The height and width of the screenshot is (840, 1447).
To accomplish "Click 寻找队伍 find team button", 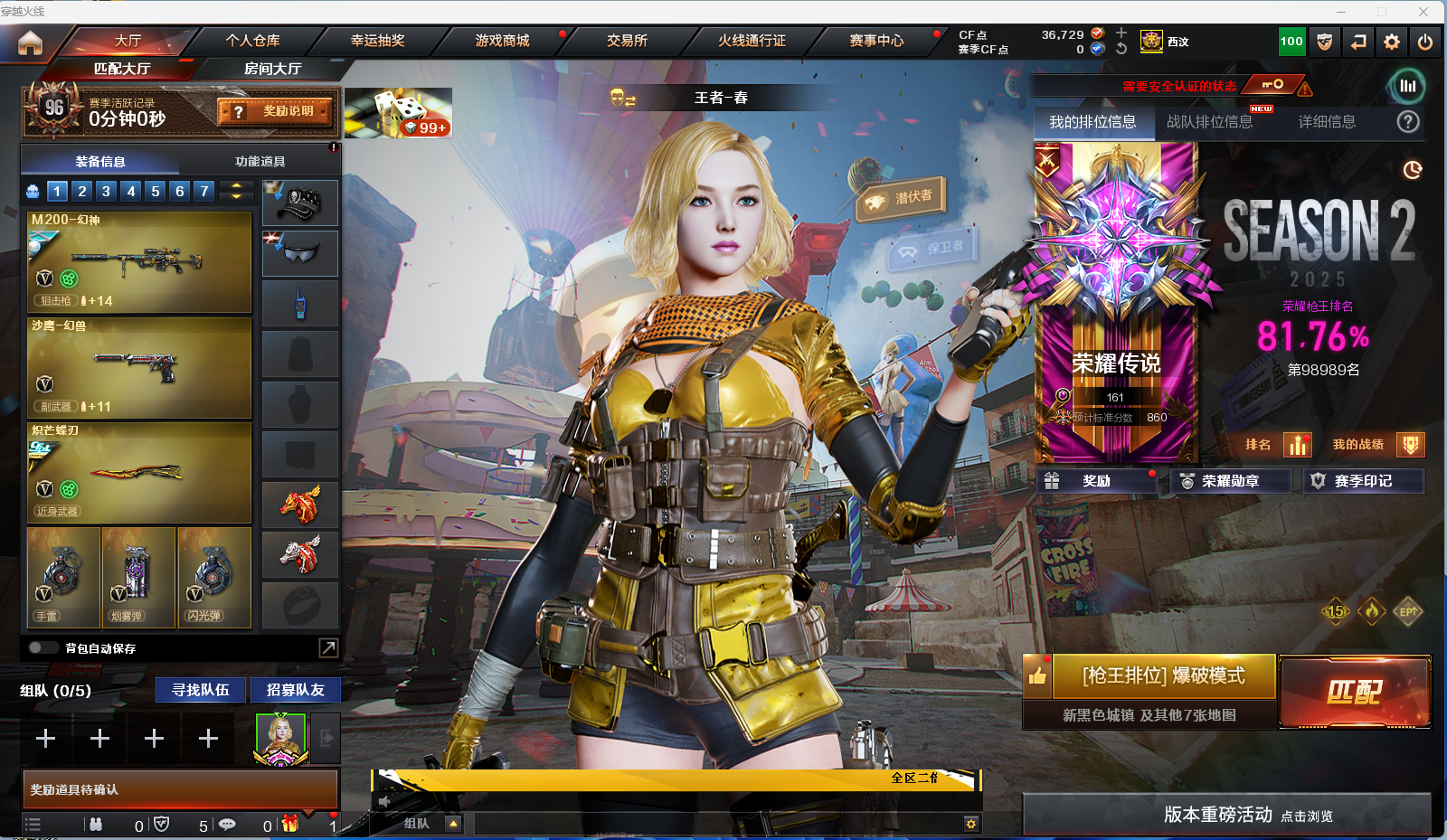I will pyautogui.click(x=201, y=690).
